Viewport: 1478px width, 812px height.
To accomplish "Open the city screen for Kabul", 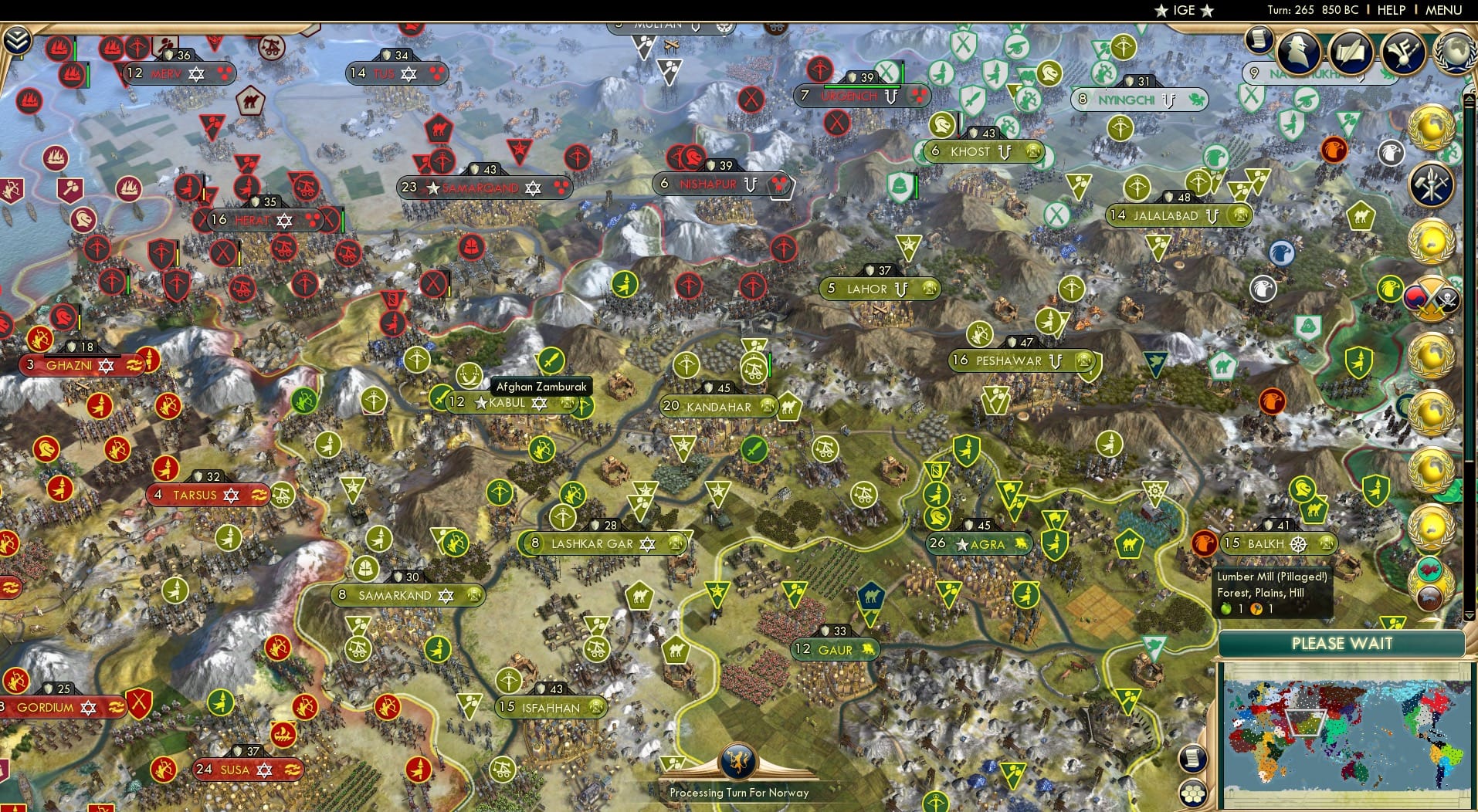I will (x=506, y=402).
